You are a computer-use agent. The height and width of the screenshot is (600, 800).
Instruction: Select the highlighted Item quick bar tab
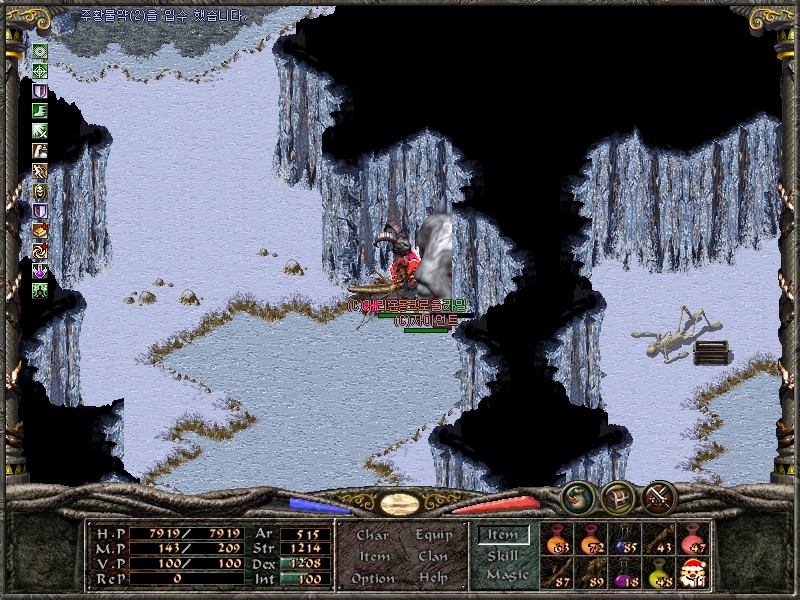point(502,536)
